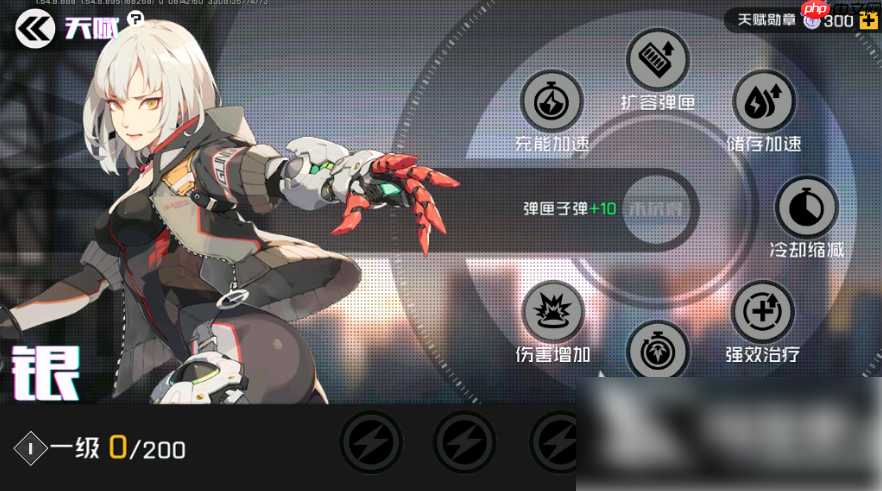Choose the 充能加速 talent node
Image resolution: width=882 pixels, height=491 pixels.
click(x=551, y=101)
